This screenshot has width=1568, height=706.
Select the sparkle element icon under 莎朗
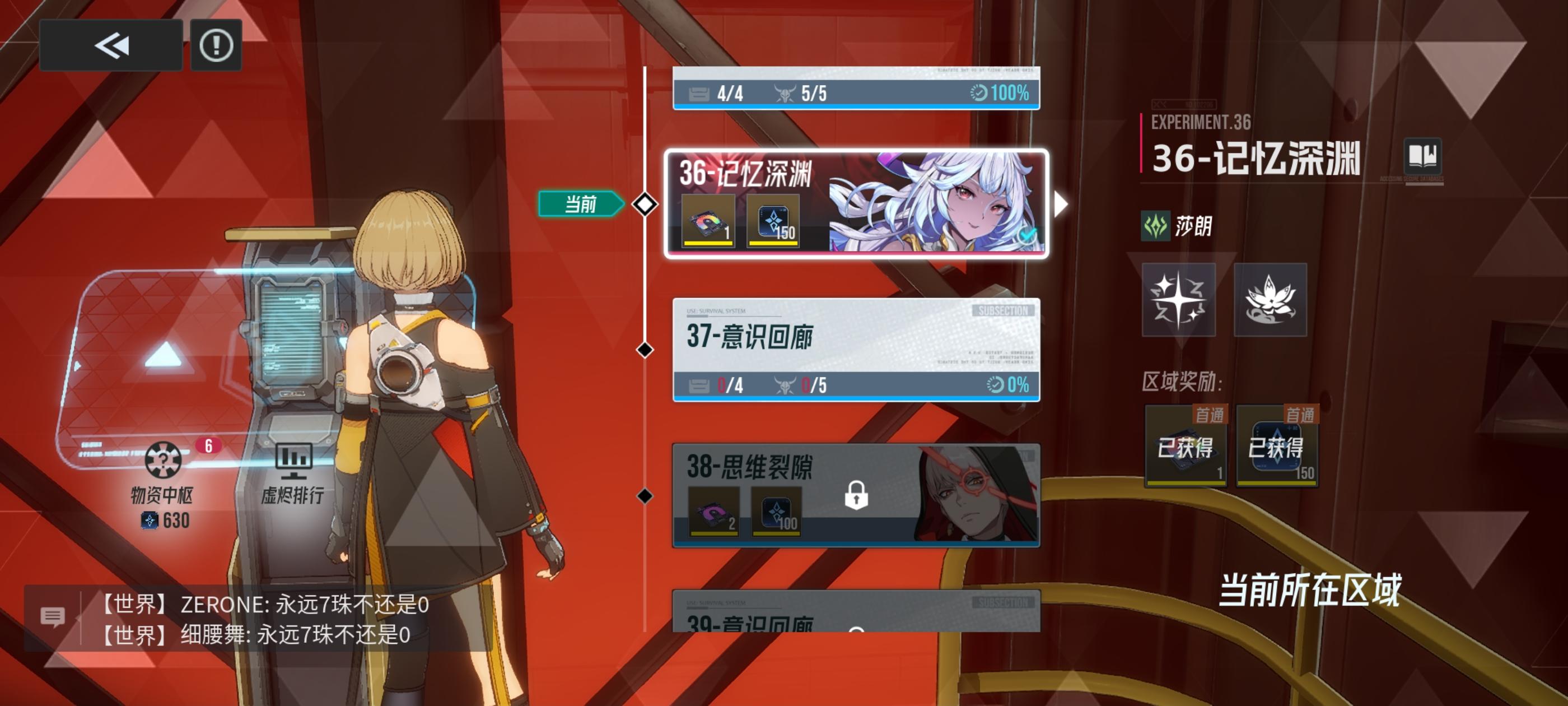click(x=1180, y=300)
